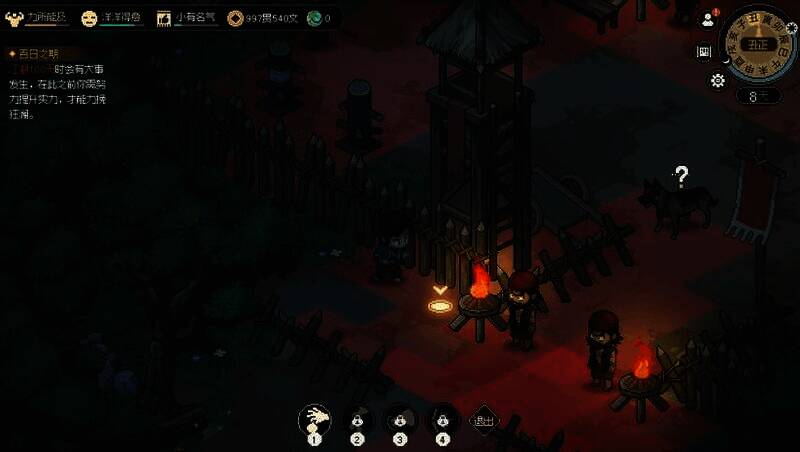
Task: Click the copper coin currency icon
Action: (x=235, y=18)
